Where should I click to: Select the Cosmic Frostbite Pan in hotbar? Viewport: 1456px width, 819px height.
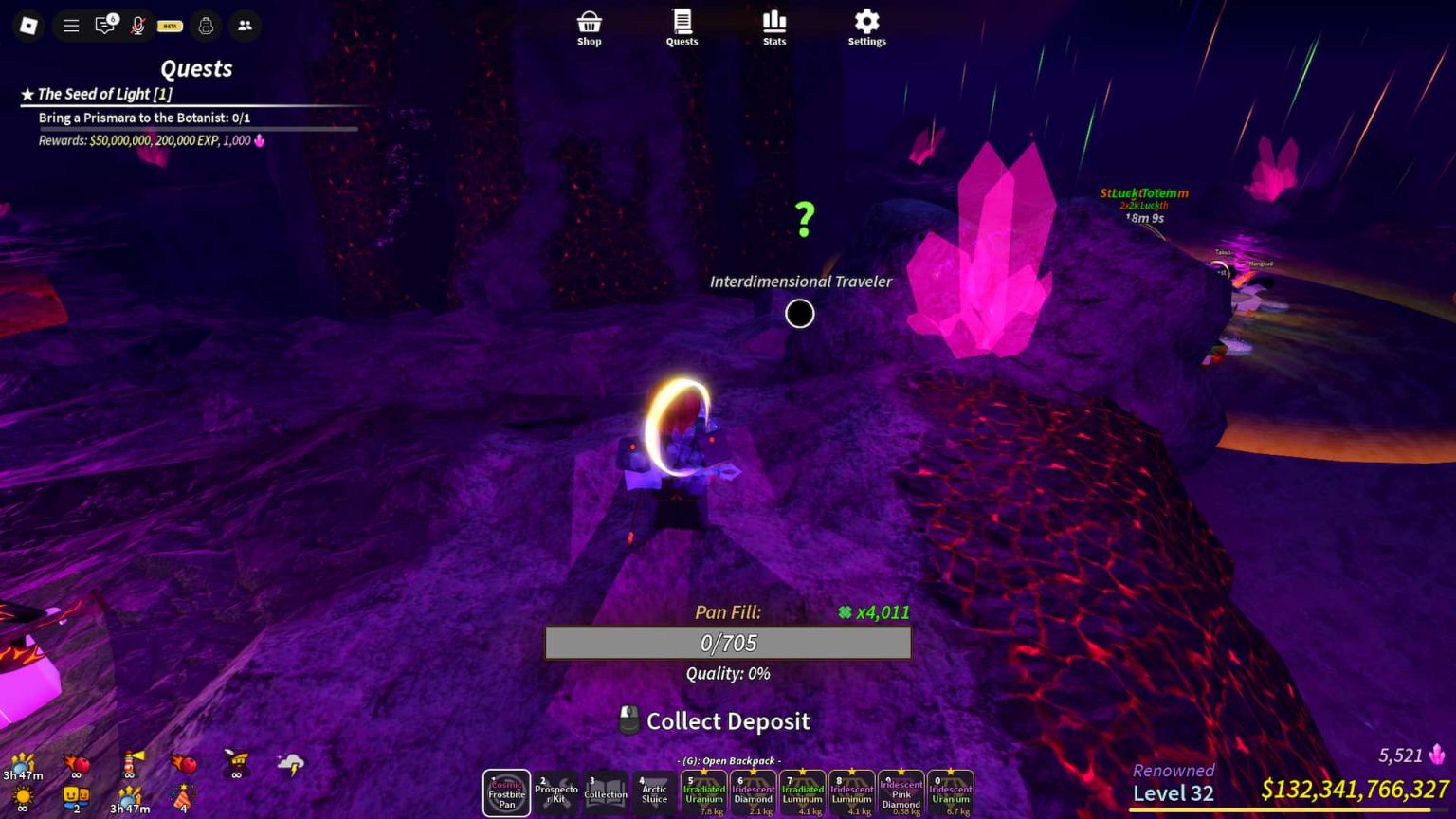507,792
